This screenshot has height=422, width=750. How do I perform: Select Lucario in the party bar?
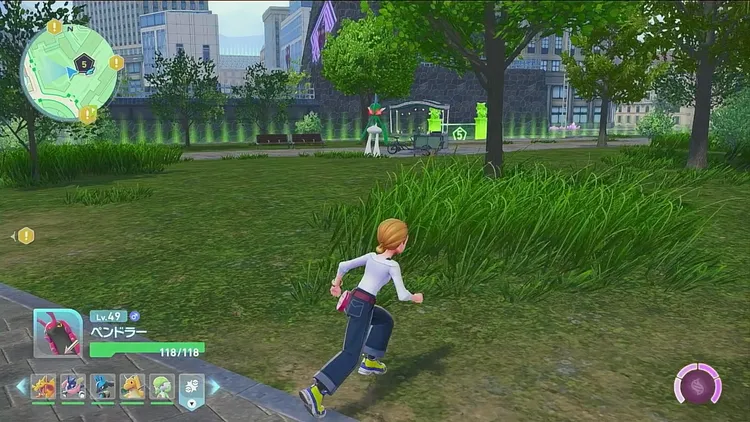pos(103,387)
